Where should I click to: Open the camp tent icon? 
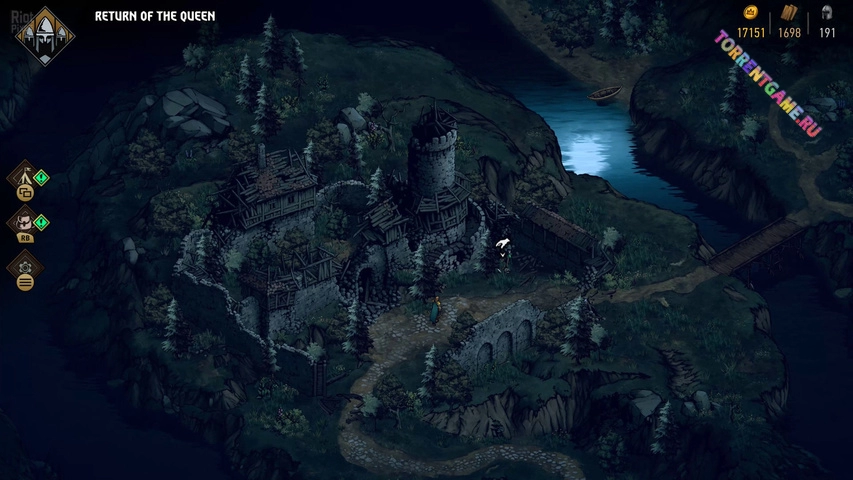coord(23,179)
